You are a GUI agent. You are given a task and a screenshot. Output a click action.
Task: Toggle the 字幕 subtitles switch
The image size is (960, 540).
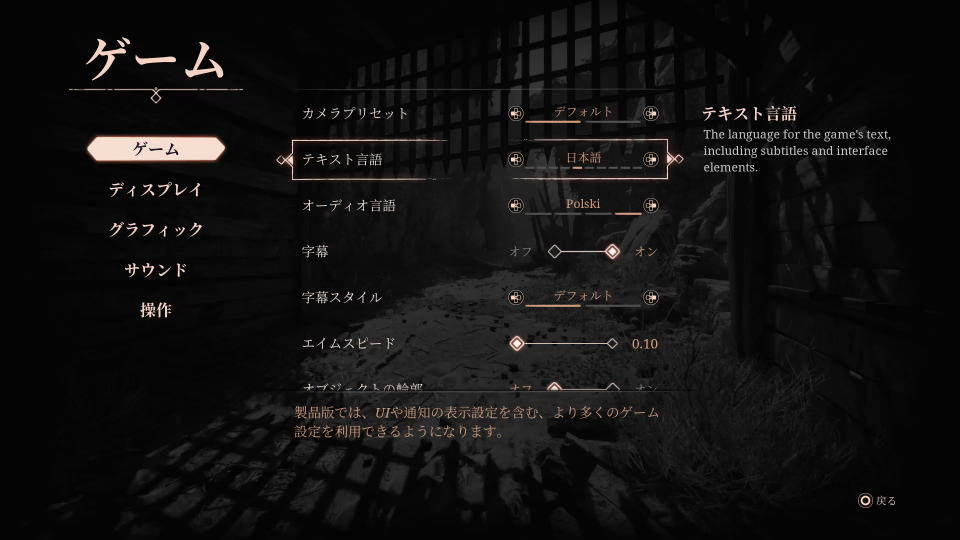(x=584, y=252)
